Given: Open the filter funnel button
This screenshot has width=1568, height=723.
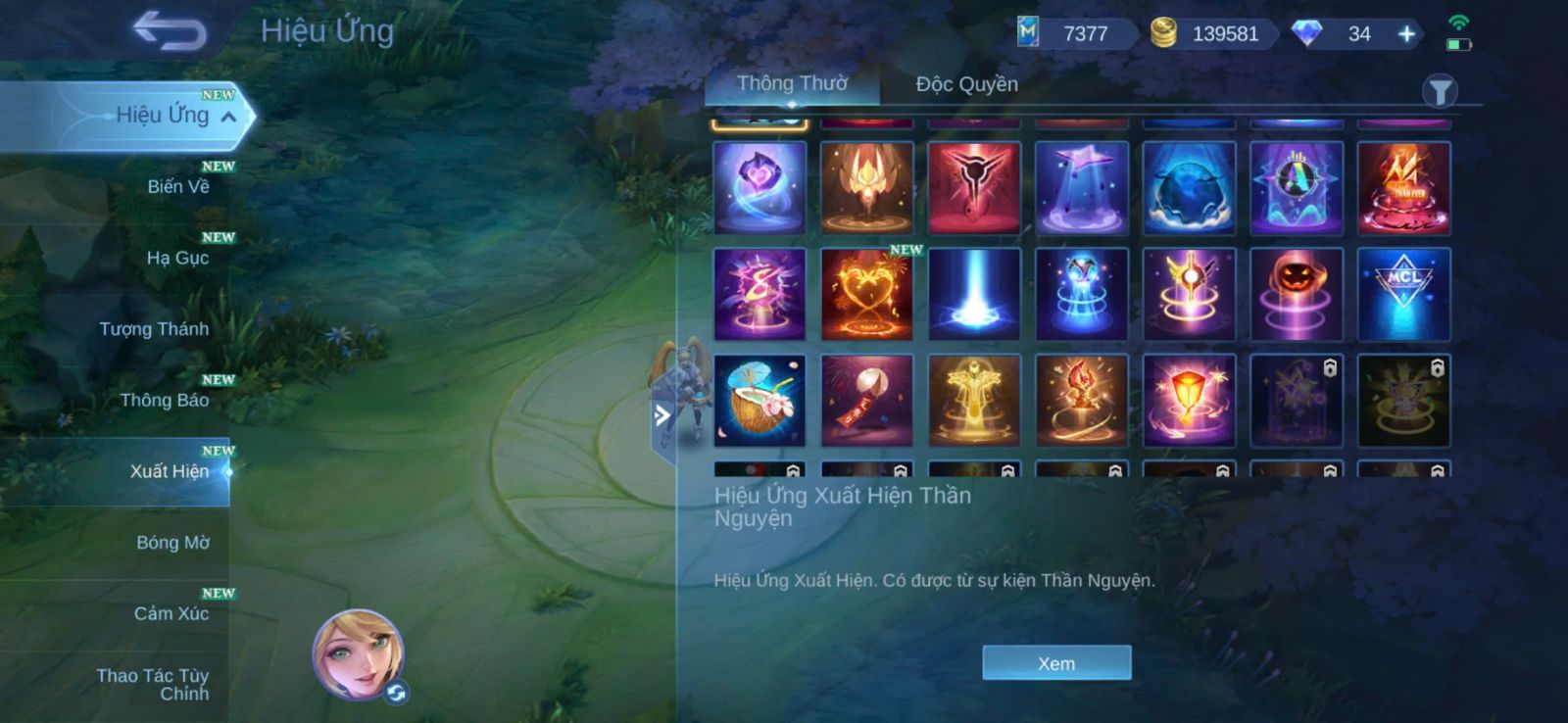Looking at the screenshot, I should coord(1440,92).
